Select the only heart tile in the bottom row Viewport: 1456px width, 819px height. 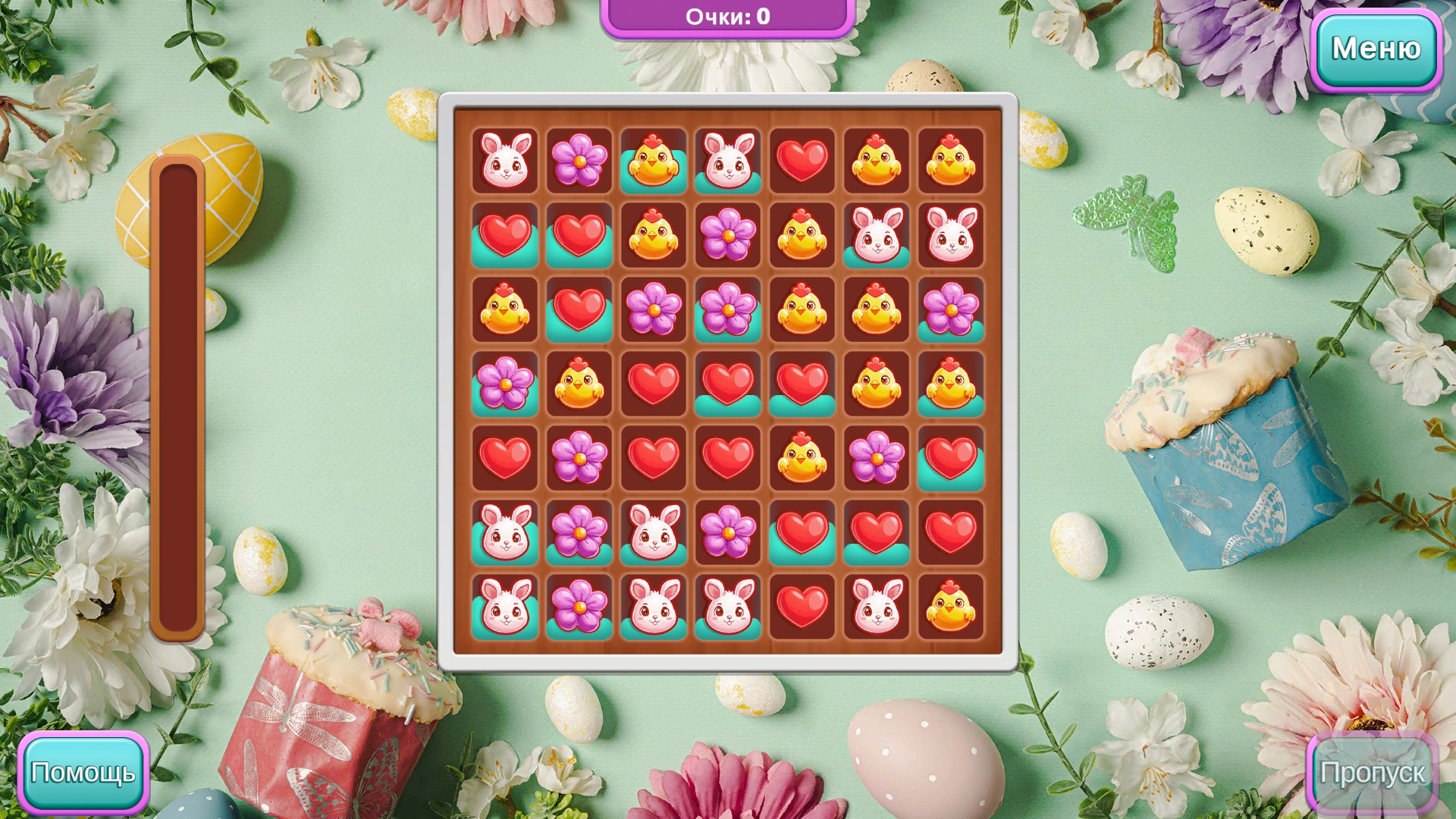coord(802,607)
